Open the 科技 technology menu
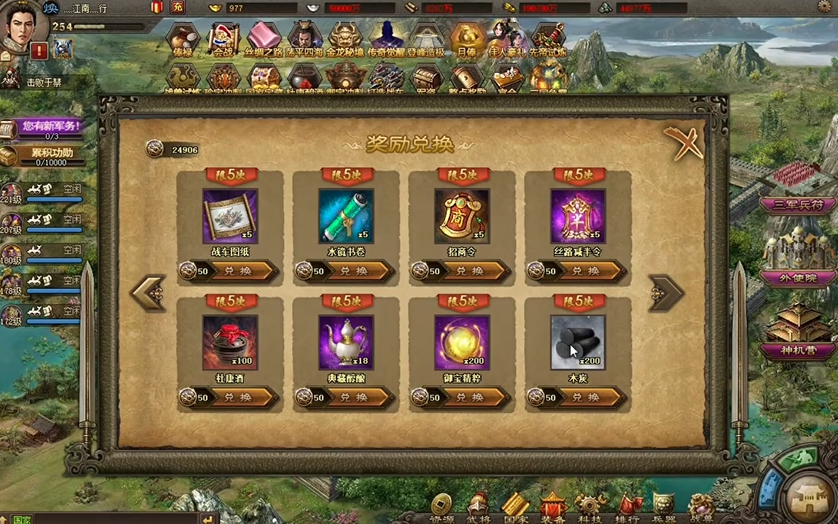 pyautogui.click(x=589, y=507)
